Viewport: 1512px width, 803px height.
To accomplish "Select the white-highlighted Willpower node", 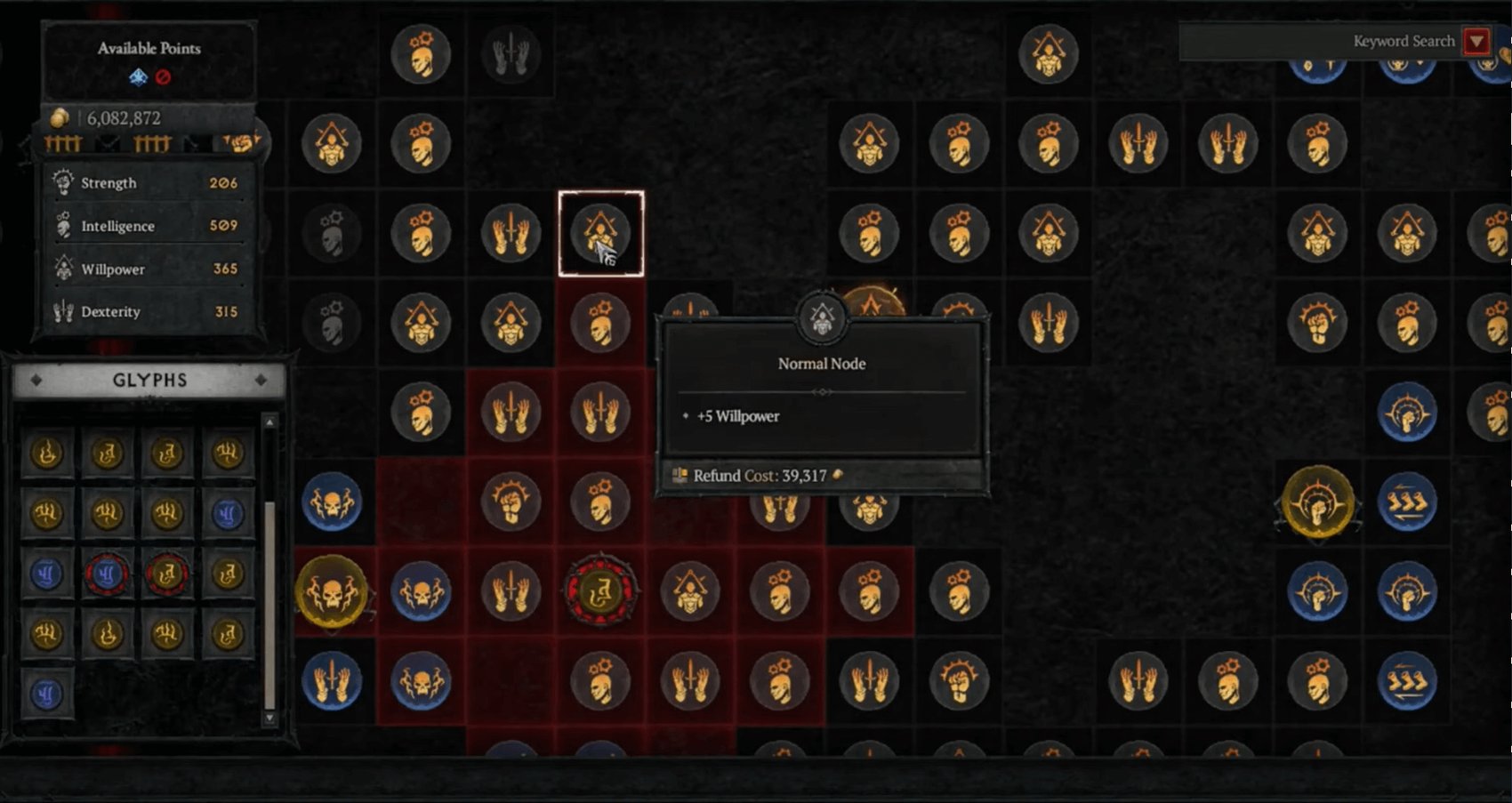I will pyautogui.click(x=601, y=233).
